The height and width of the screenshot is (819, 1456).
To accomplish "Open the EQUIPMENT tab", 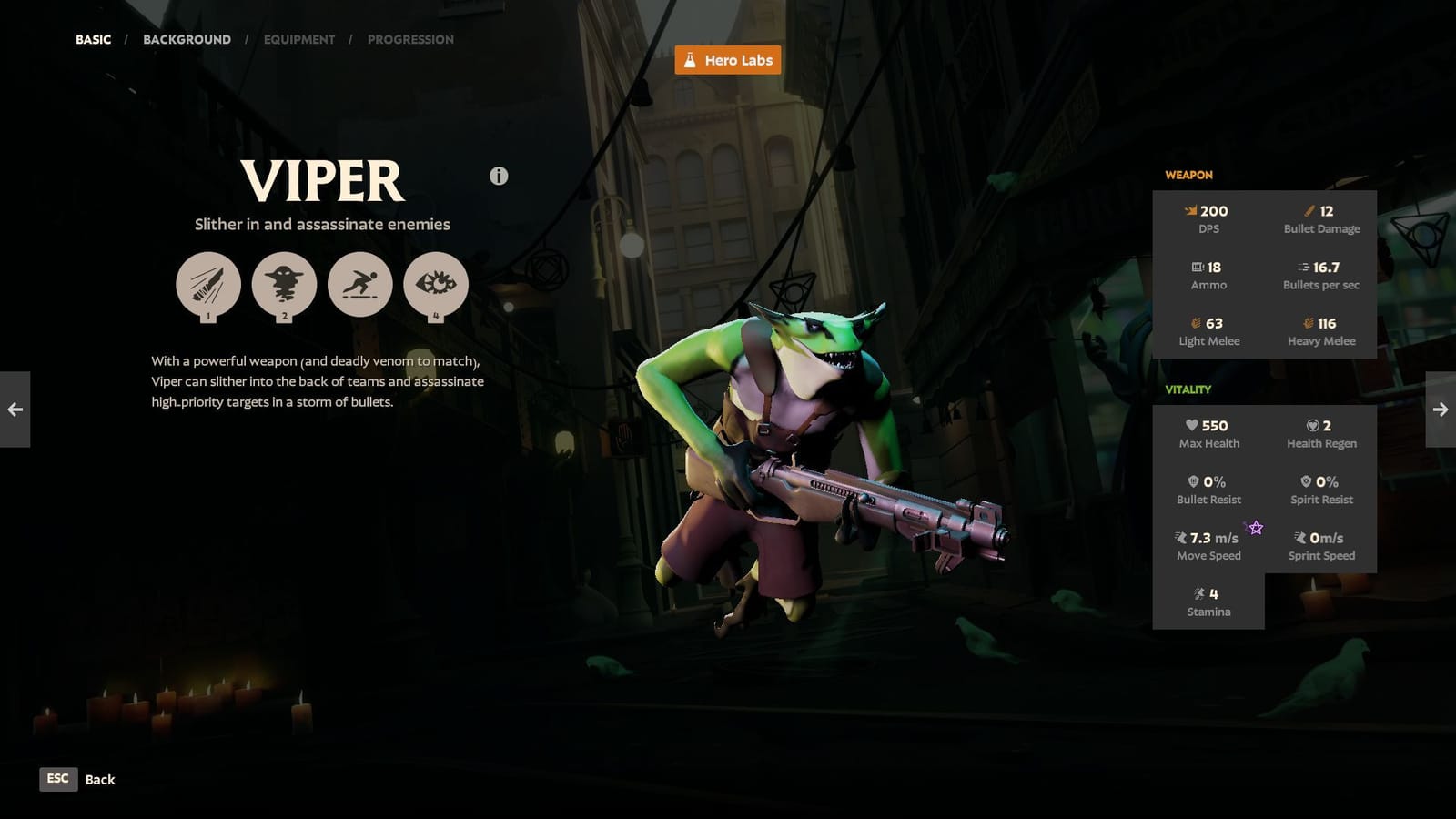I will click(299, 39).
